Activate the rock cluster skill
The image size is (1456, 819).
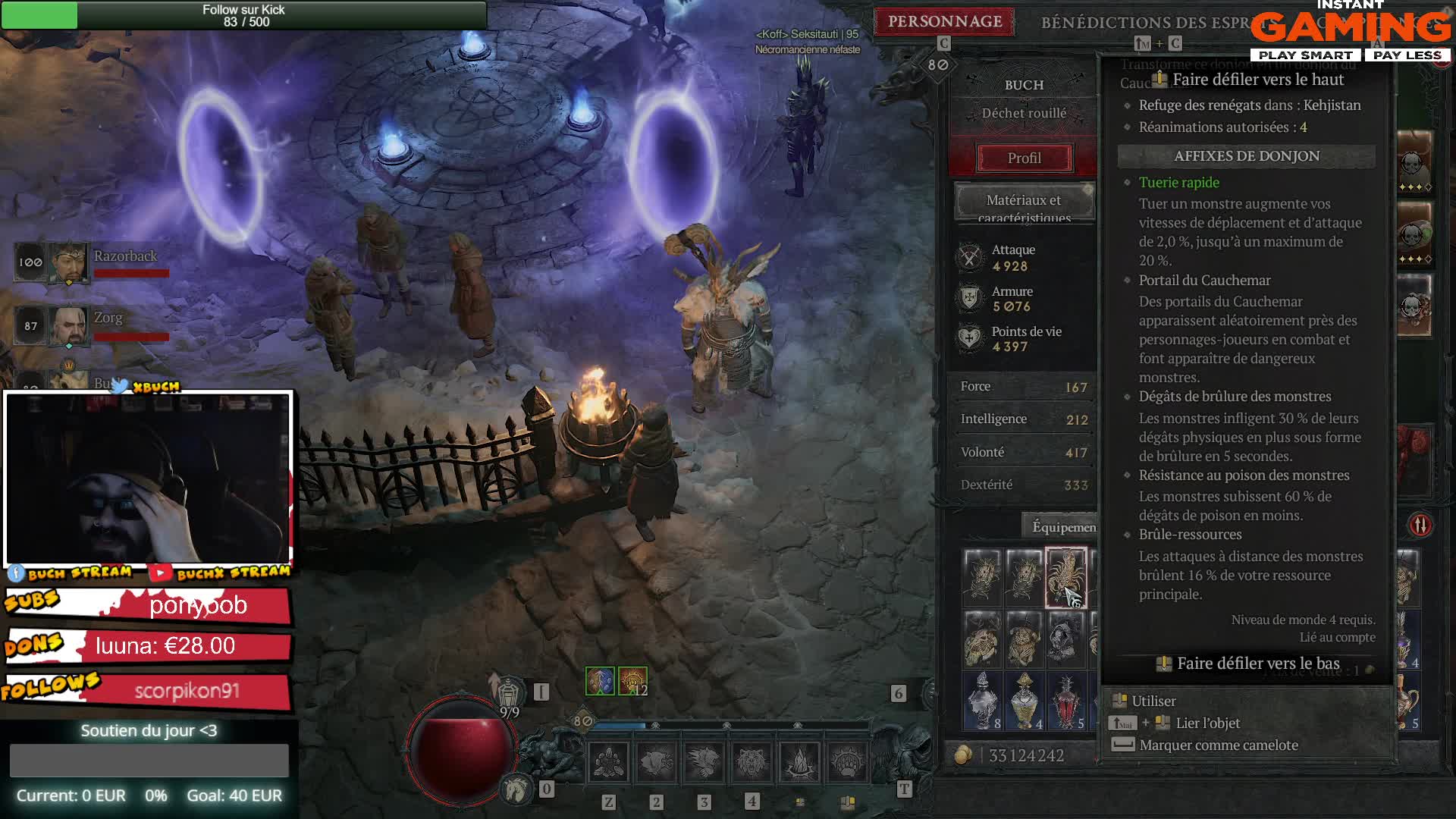608,761
